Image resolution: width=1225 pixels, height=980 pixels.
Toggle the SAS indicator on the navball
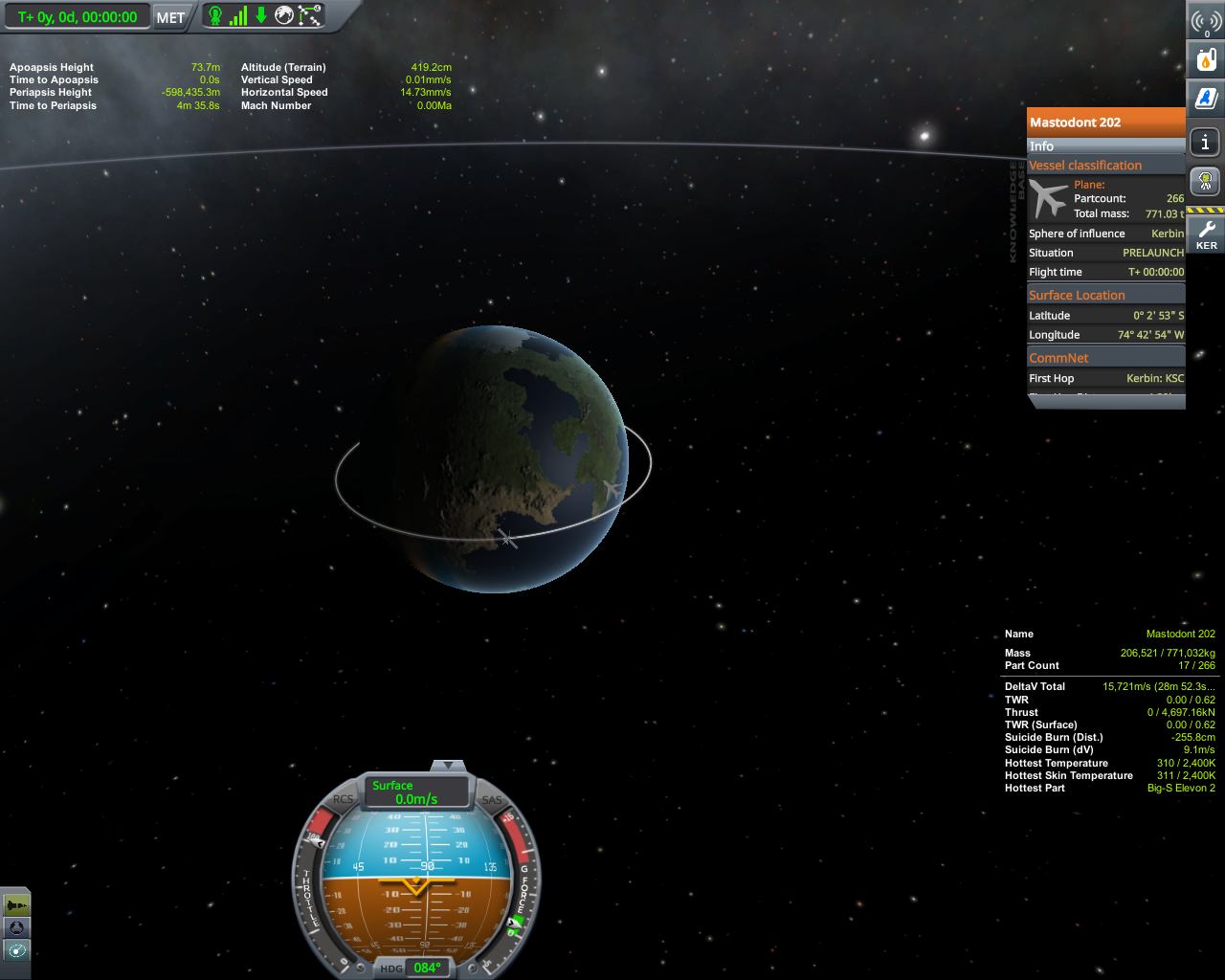pyautogui.click(x=492, y=800)
